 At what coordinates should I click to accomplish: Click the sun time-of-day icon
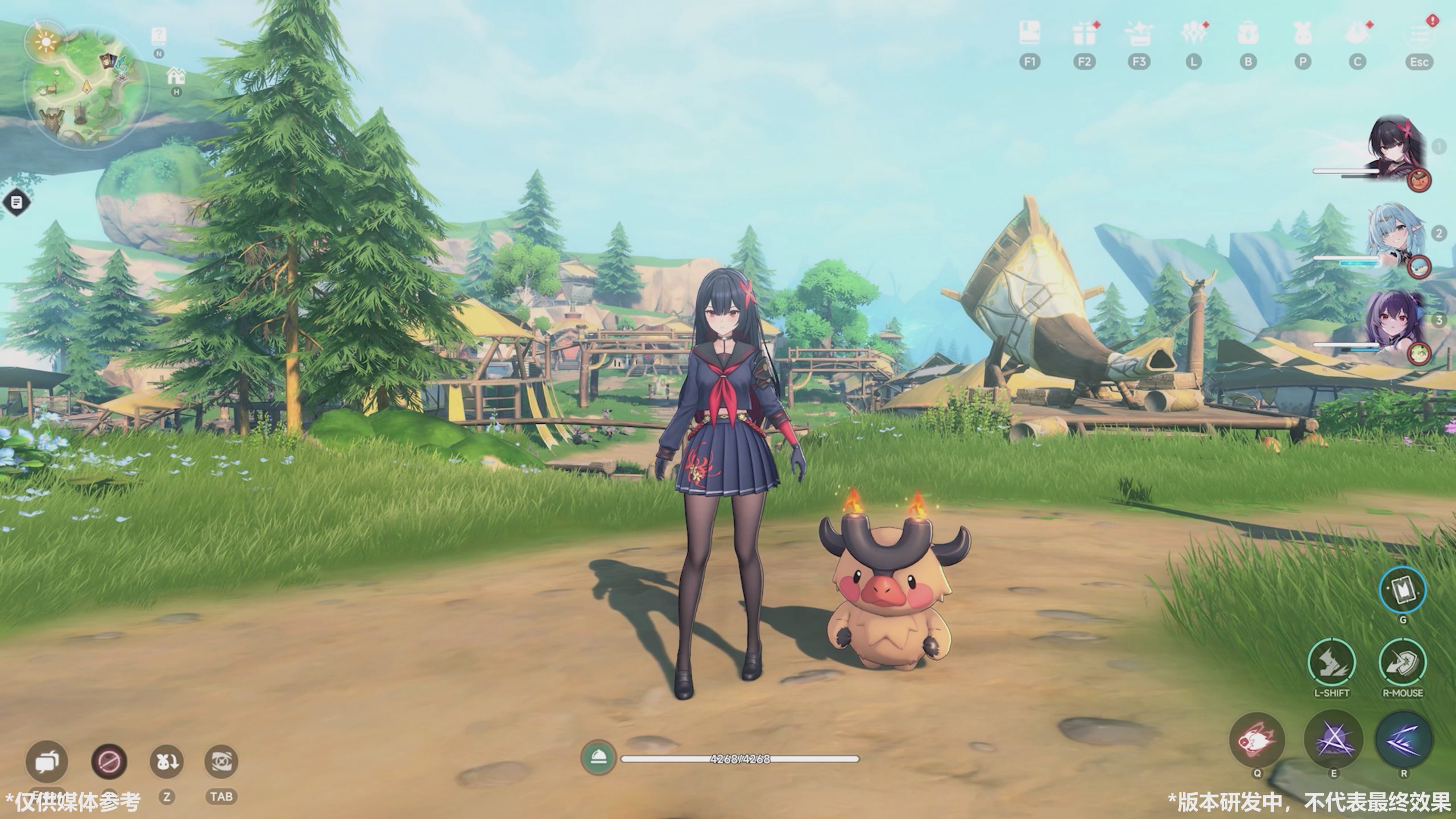(x=44, y=40)
